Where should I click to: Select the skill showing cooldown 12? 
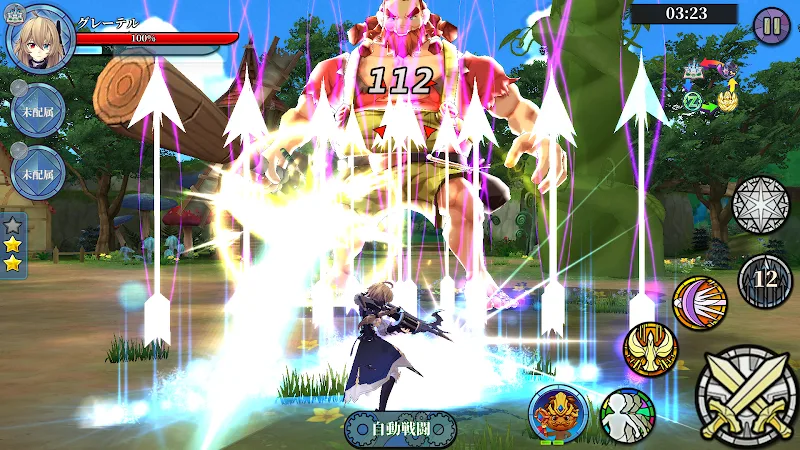pyautogui.click(x=765, y=280)
